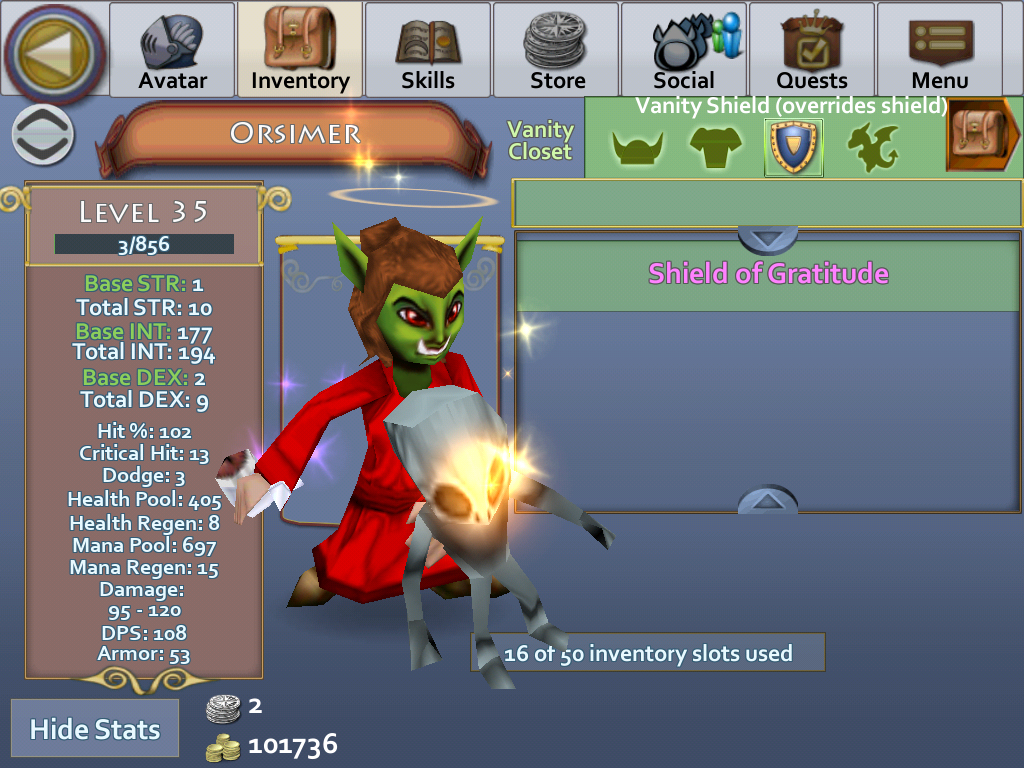Click the list's down arrow at top
The image size is (1024, 768).
768,239
